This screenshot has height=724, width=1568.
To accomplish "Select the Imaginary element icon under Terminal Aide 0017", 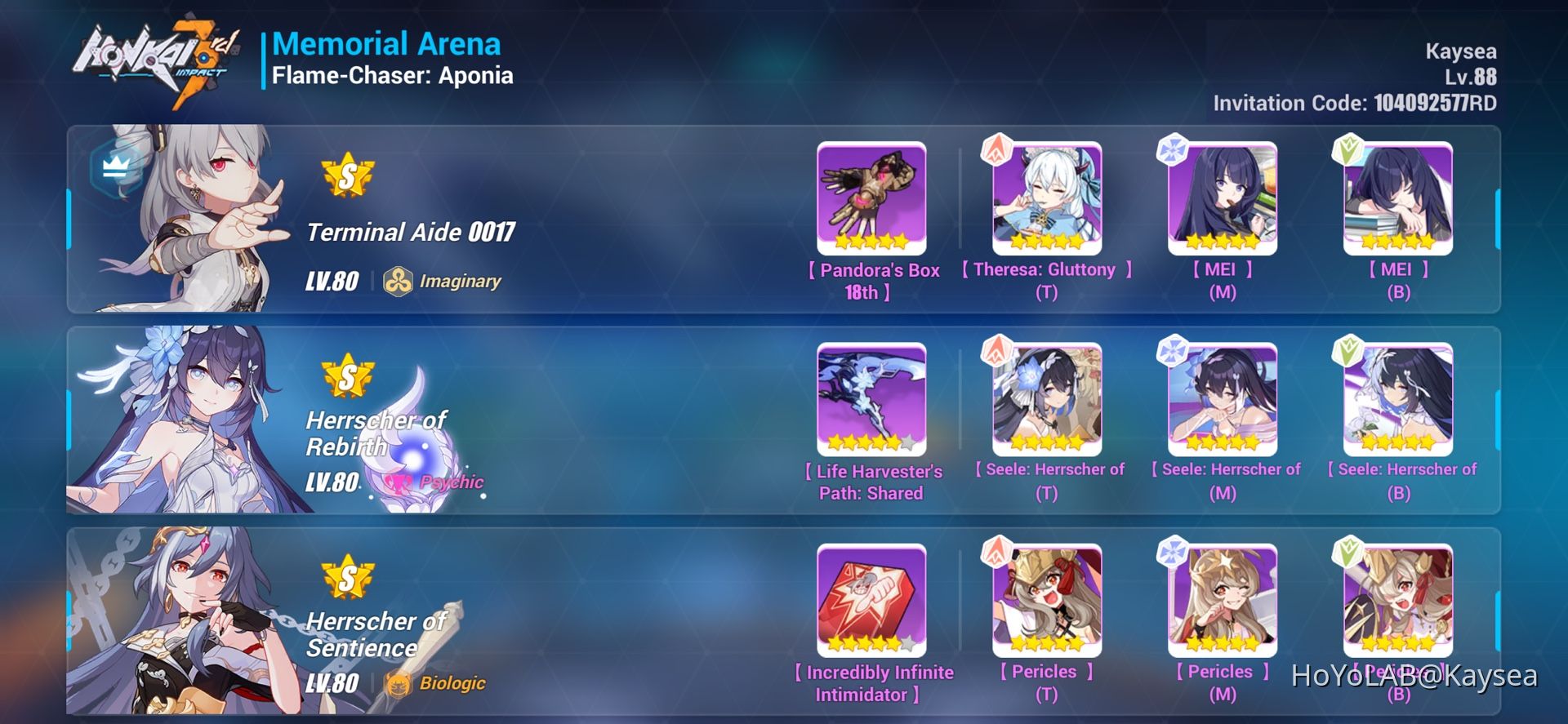I will click(x=399, y=281).
